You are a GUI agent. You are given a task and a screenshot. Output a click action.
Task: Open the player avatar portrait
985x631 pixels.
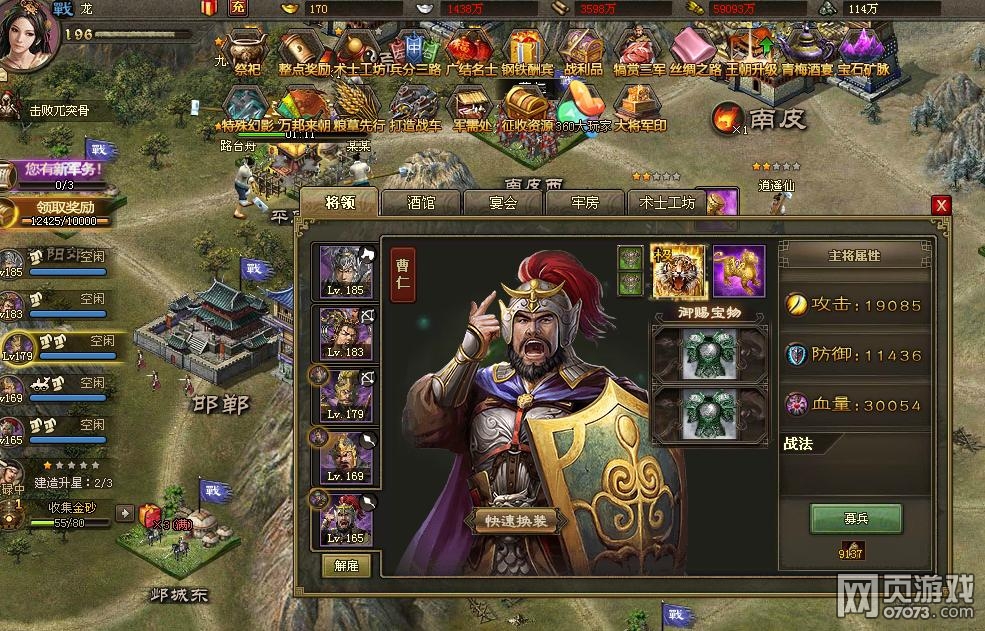[x=28, y=38]
